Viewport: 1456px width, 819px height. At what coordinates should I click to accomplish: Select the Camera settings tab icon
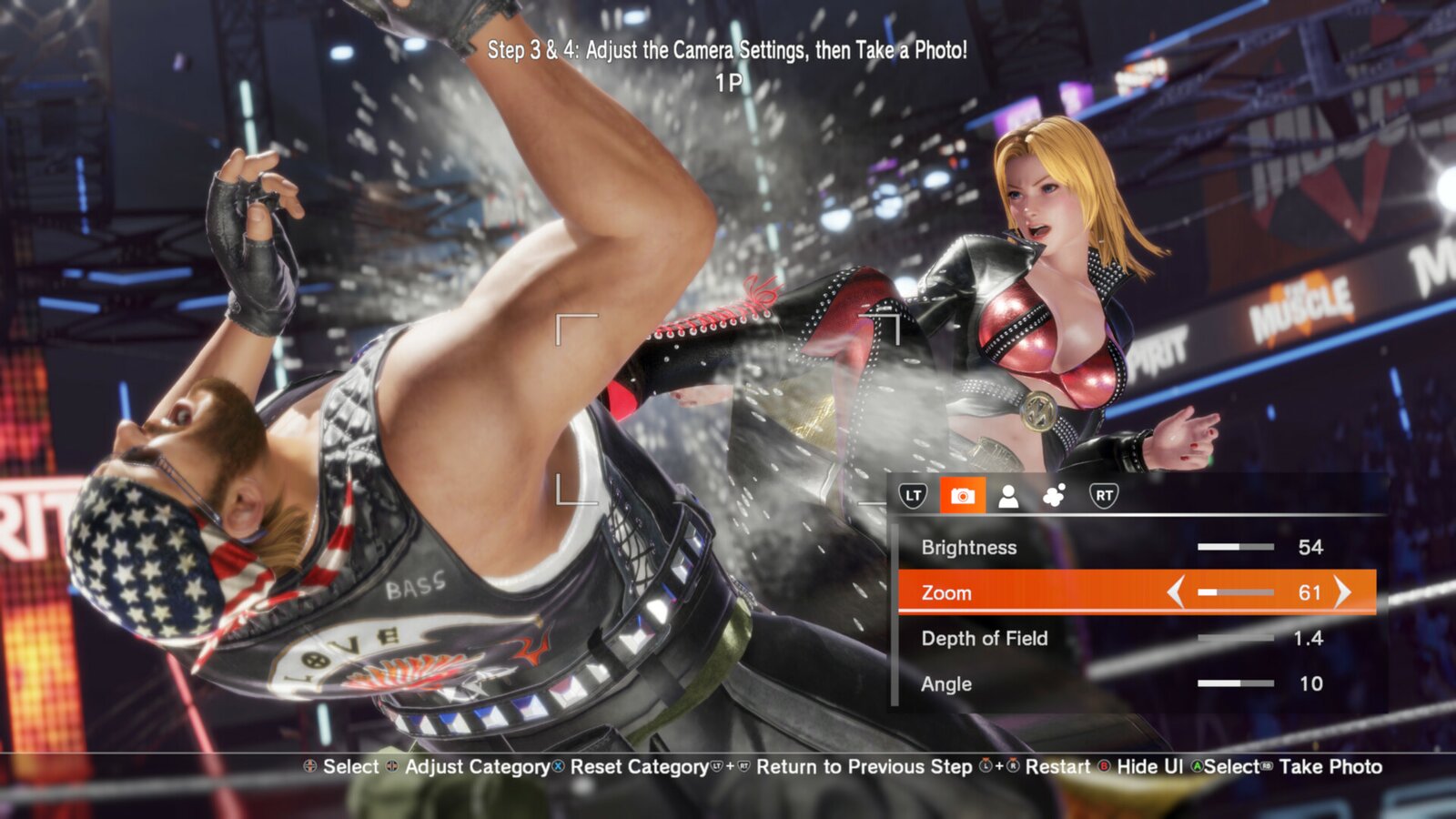pyautogui.click(x=963, y=497)
